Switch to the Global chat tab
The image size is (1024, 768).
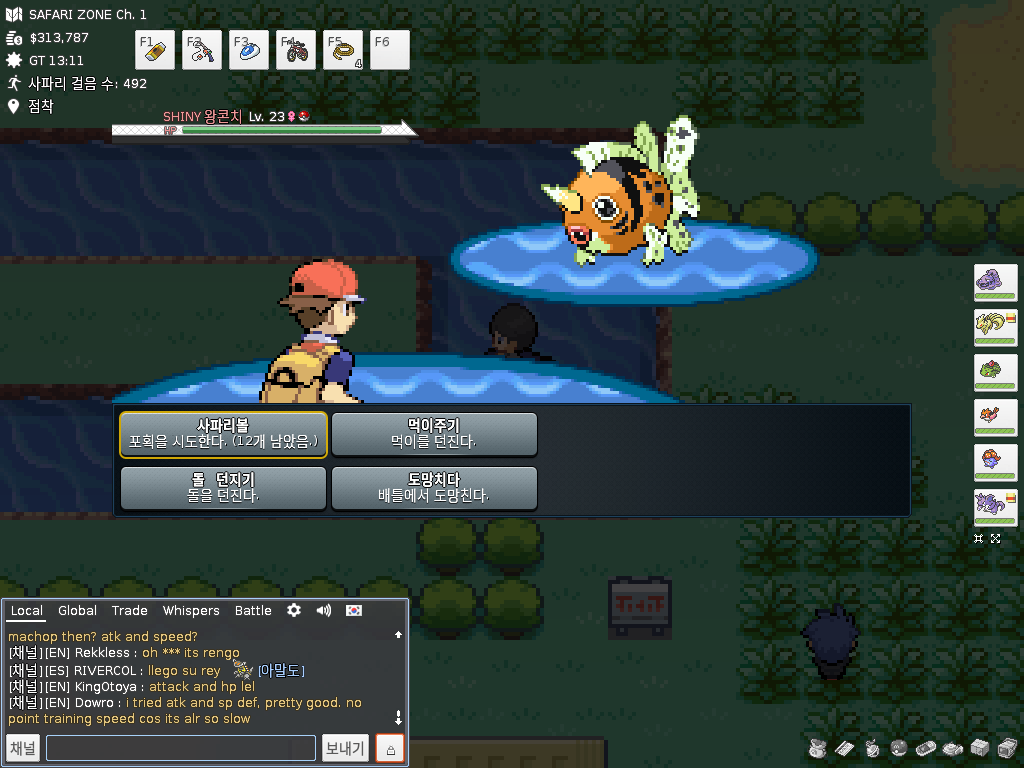(77, 611)
